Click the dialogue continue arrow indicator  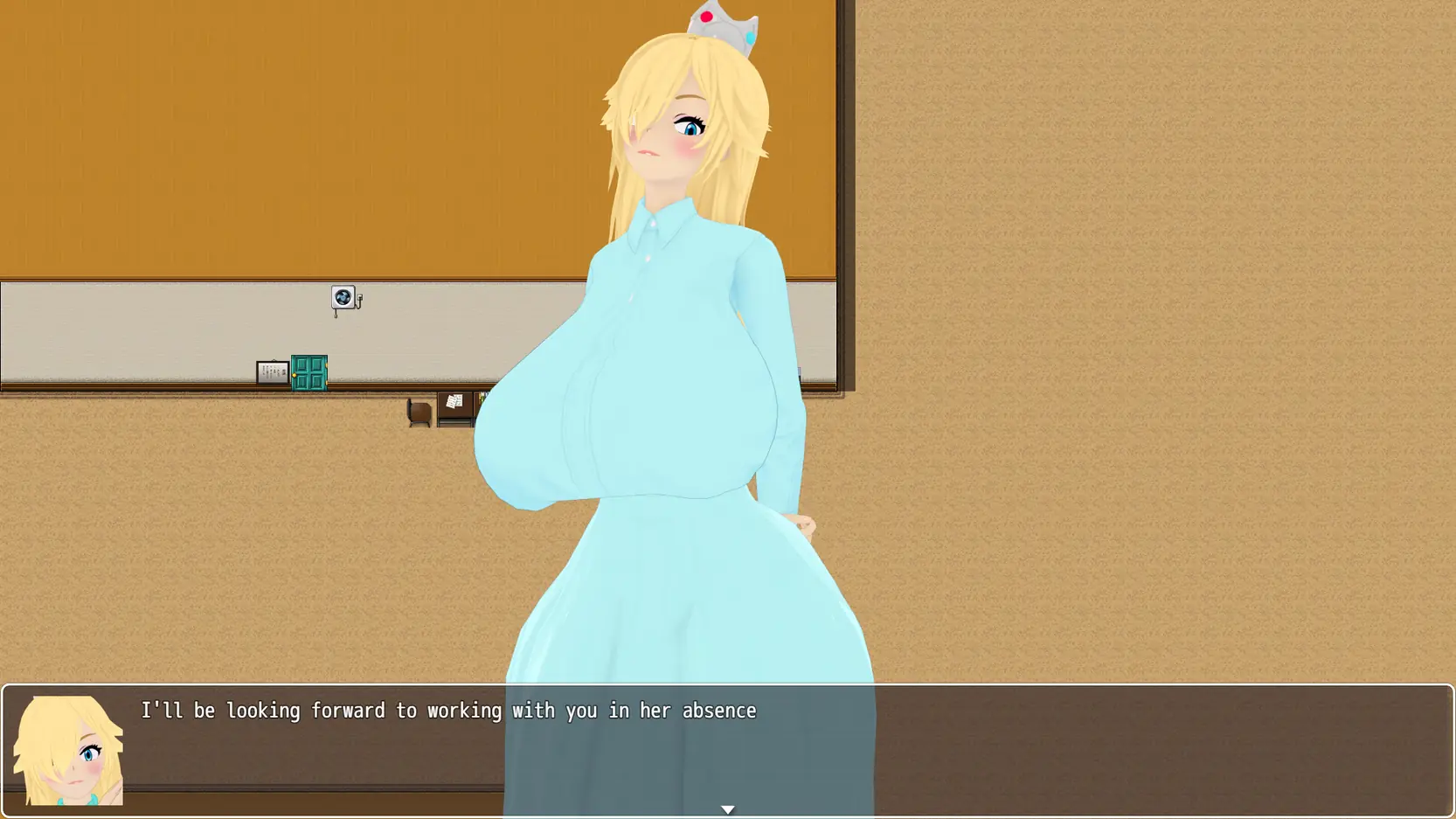tap(727, 810)
